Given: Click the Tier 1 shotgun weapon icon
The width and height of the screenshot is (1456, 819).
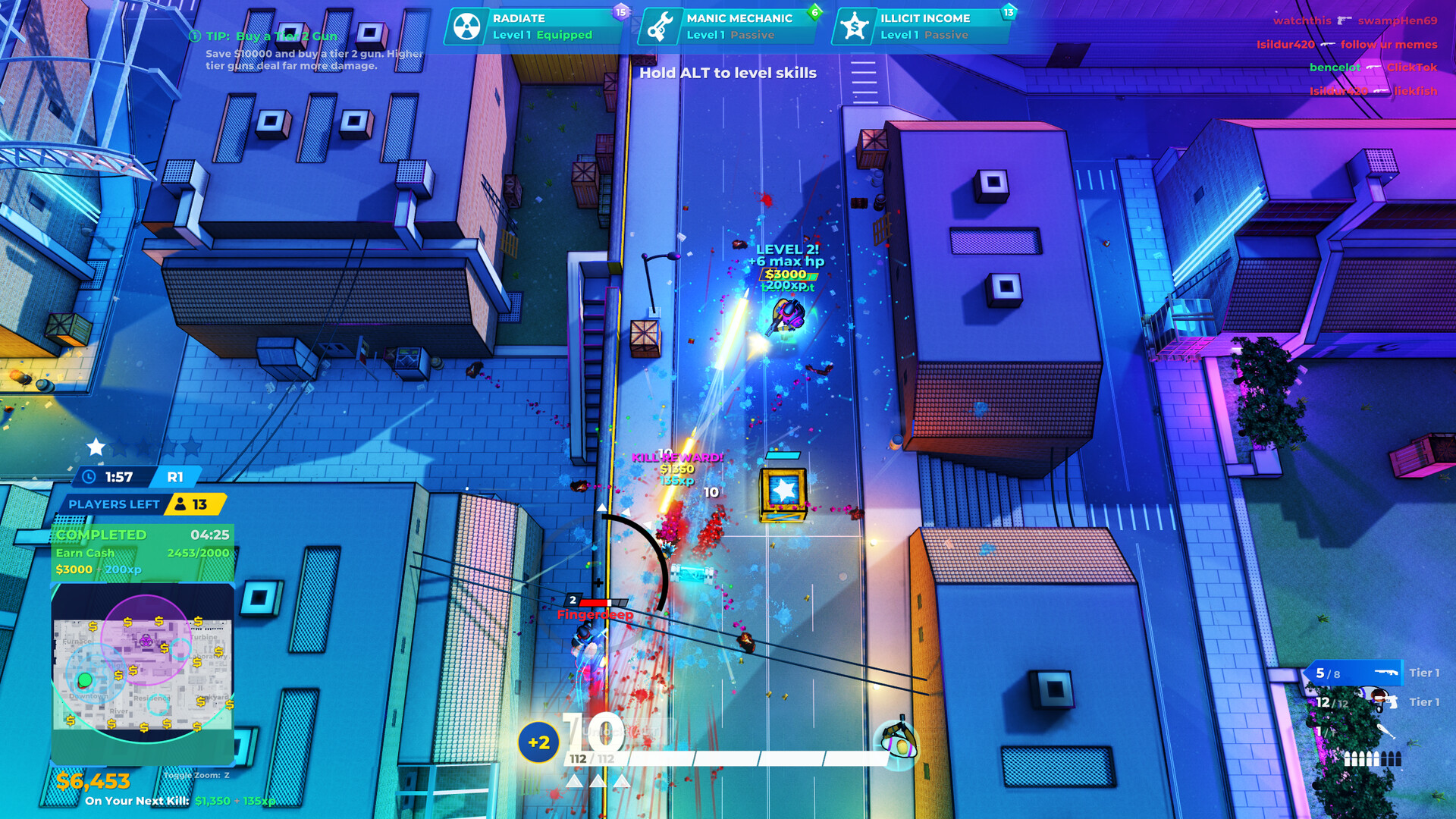Looking at the screenshot, I should coord(1385,673).
